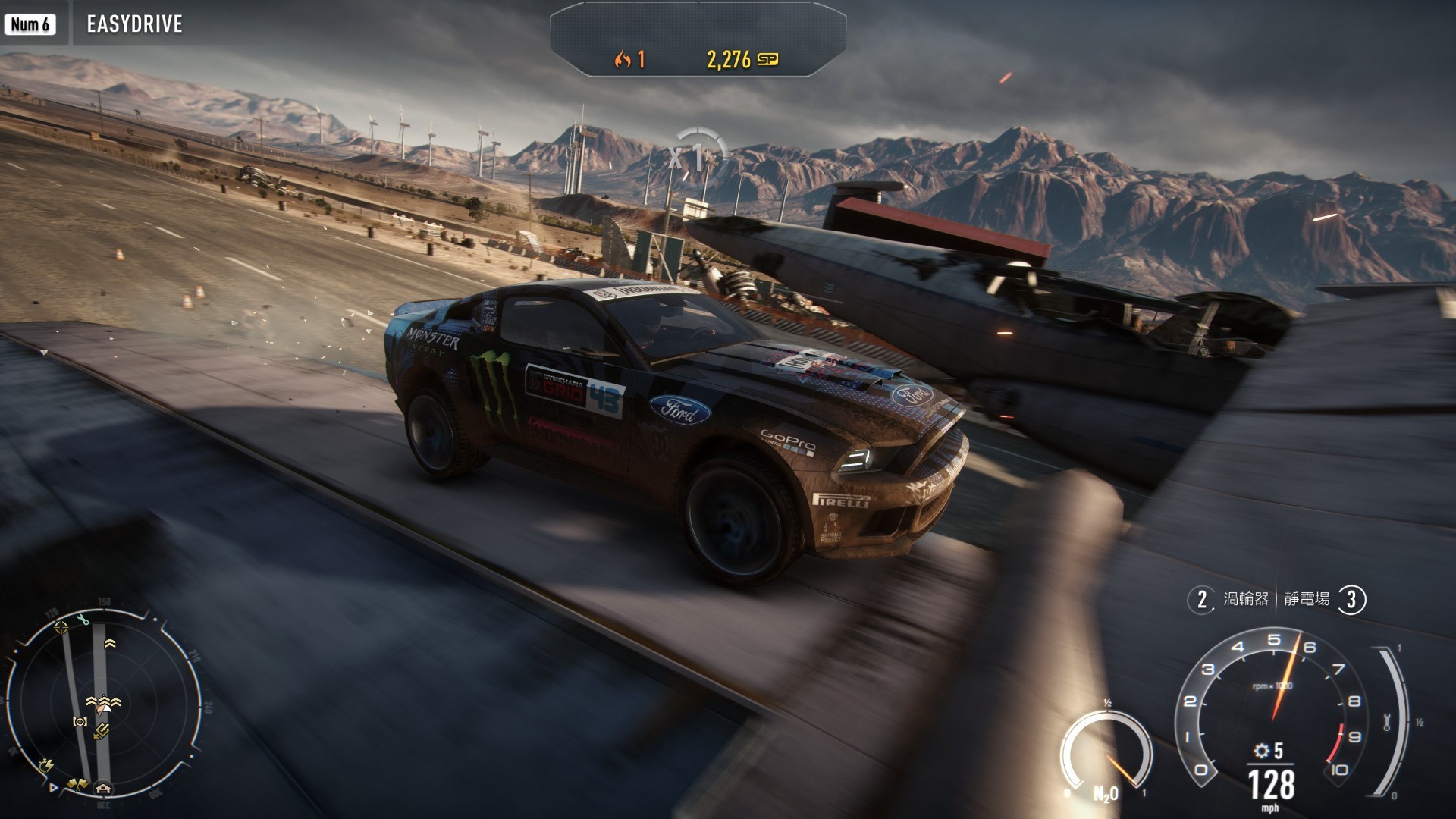Select the N2O nitrous gauge
1456x819 pixels.
(1106, 754)
